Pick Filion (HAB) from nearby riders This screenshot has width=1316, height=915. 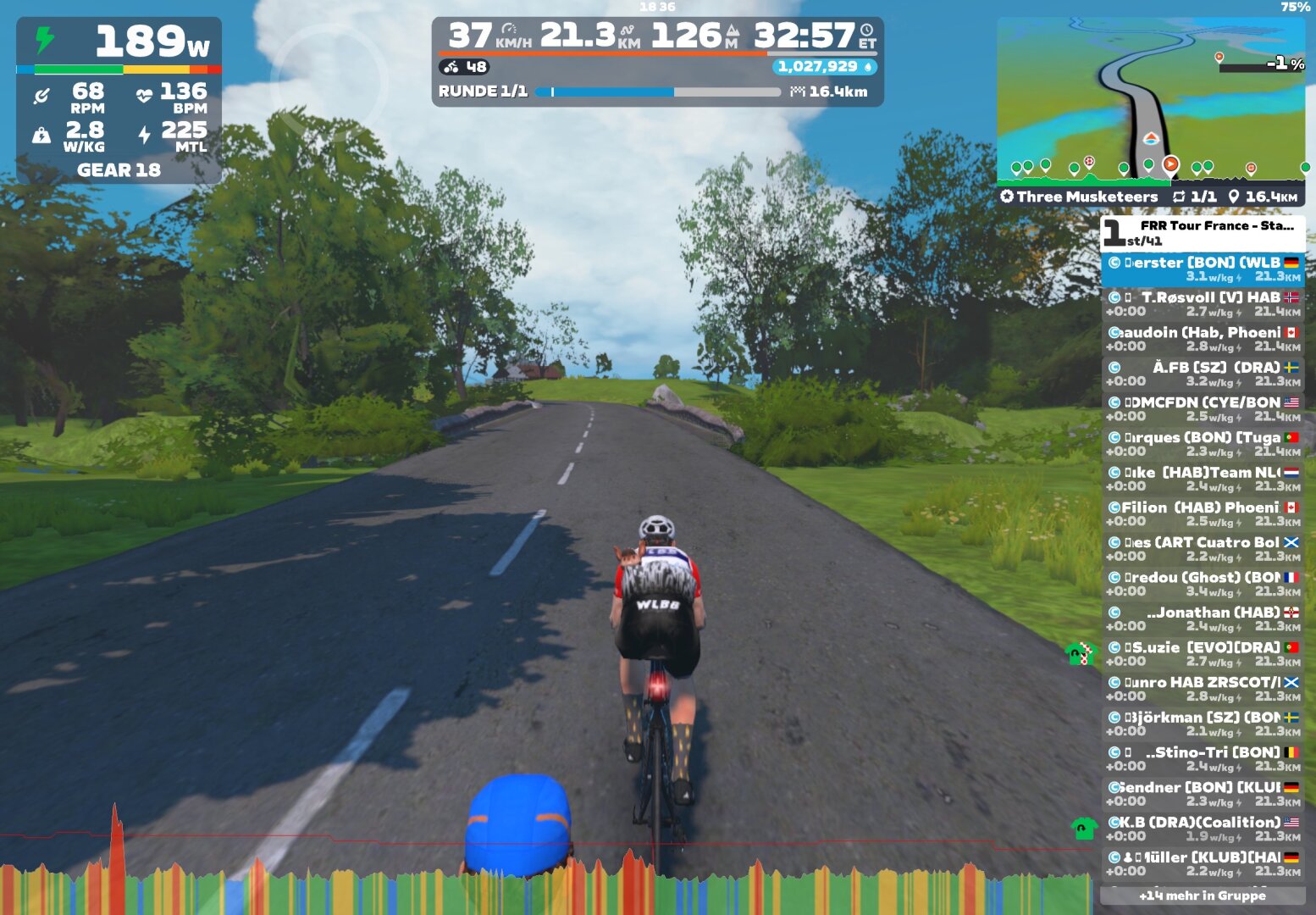pyautogui.click(x=1203, y=514)
